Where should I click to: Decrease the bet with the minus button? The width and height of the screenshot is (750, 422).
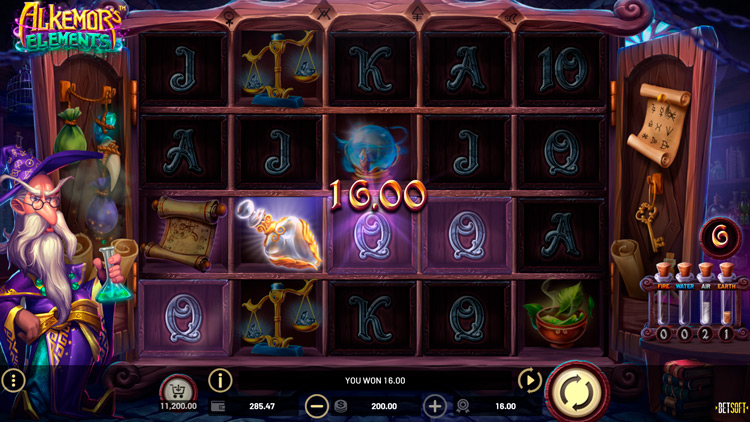(x=317, y=406)
